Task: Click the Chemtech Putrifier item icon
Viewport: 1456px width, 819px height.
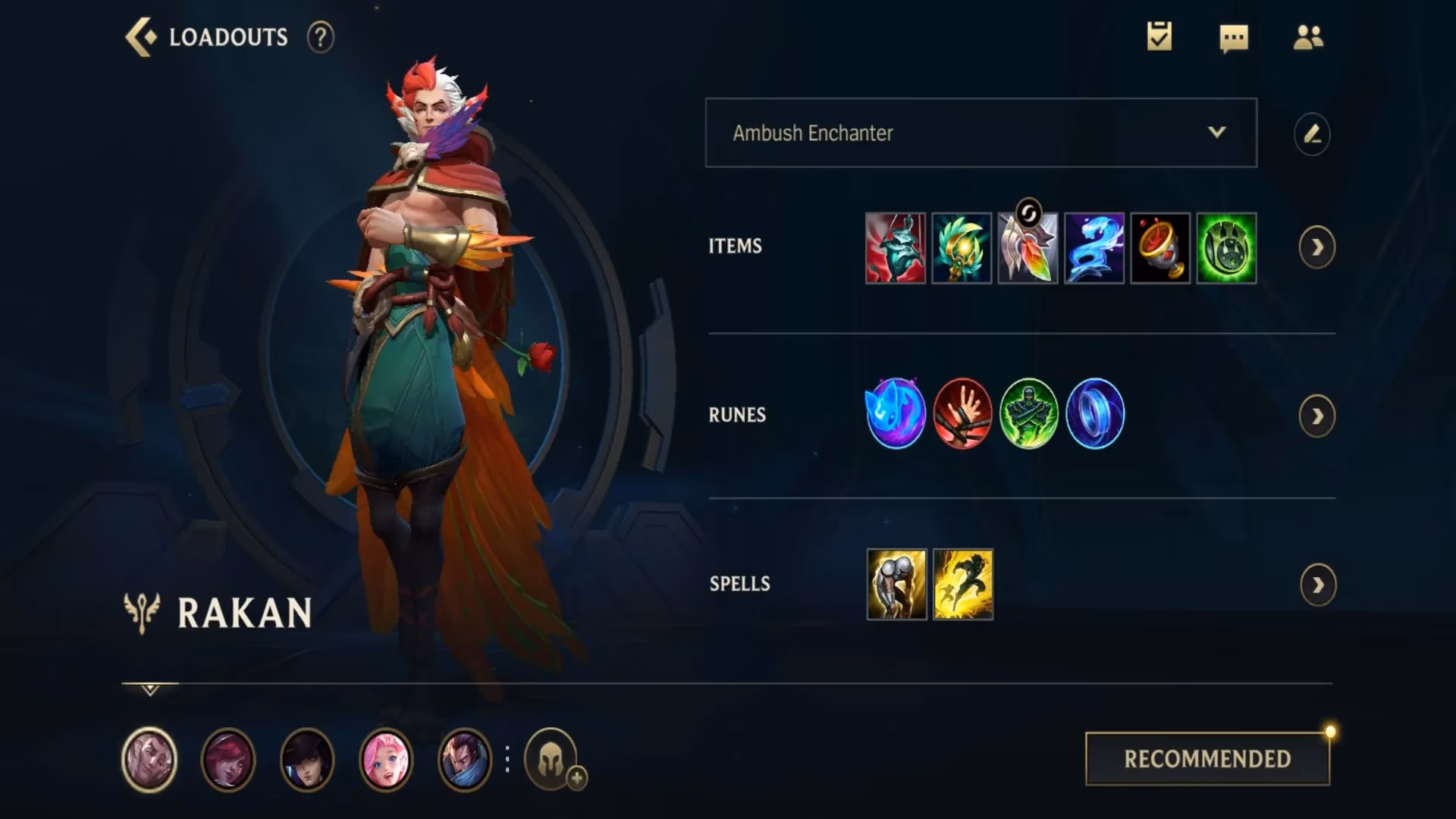Action: pos(1227,246)
